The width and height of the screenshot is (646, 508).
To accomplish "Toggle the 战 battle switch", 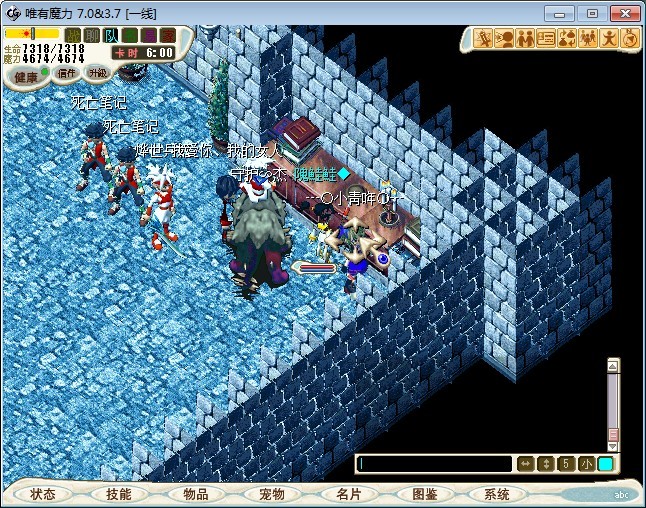I will [x=73, y=36].
